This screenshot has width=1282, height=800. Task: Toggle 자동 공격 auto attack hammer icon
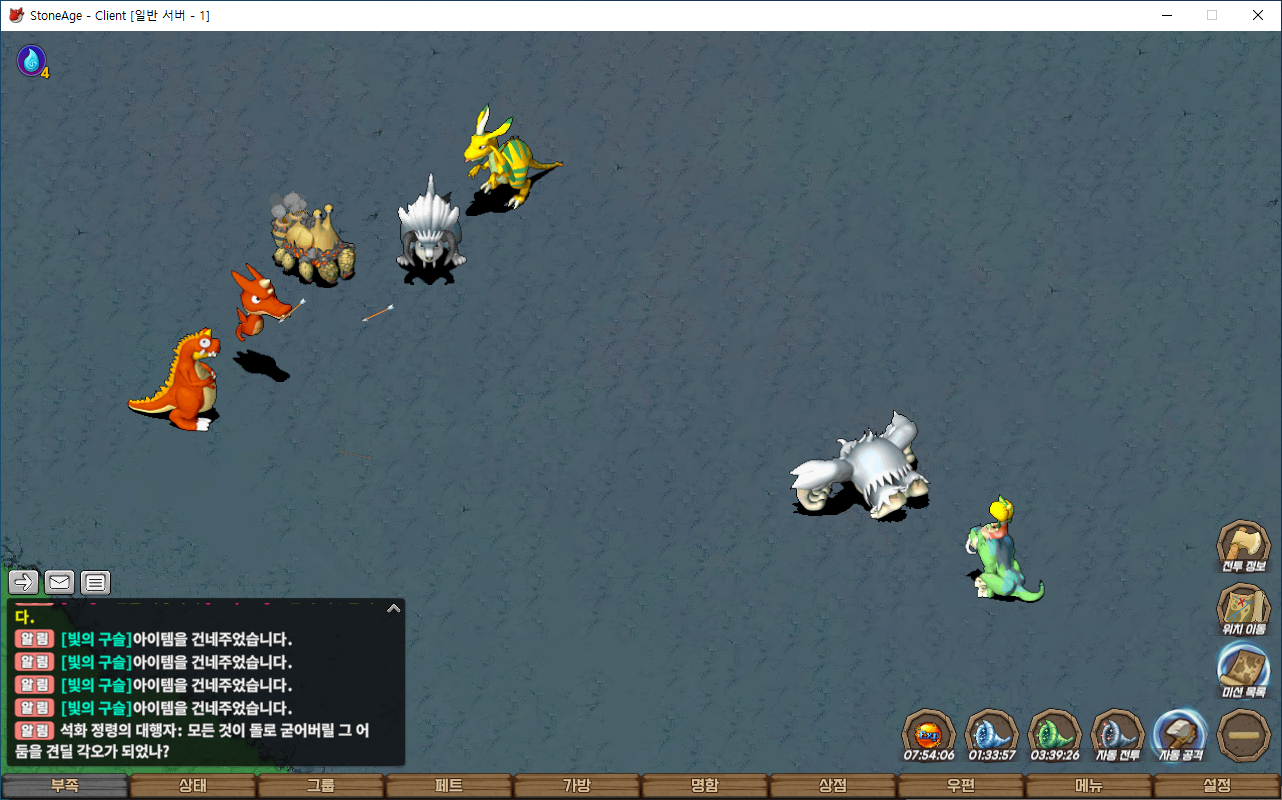(x=1180, y=735)
